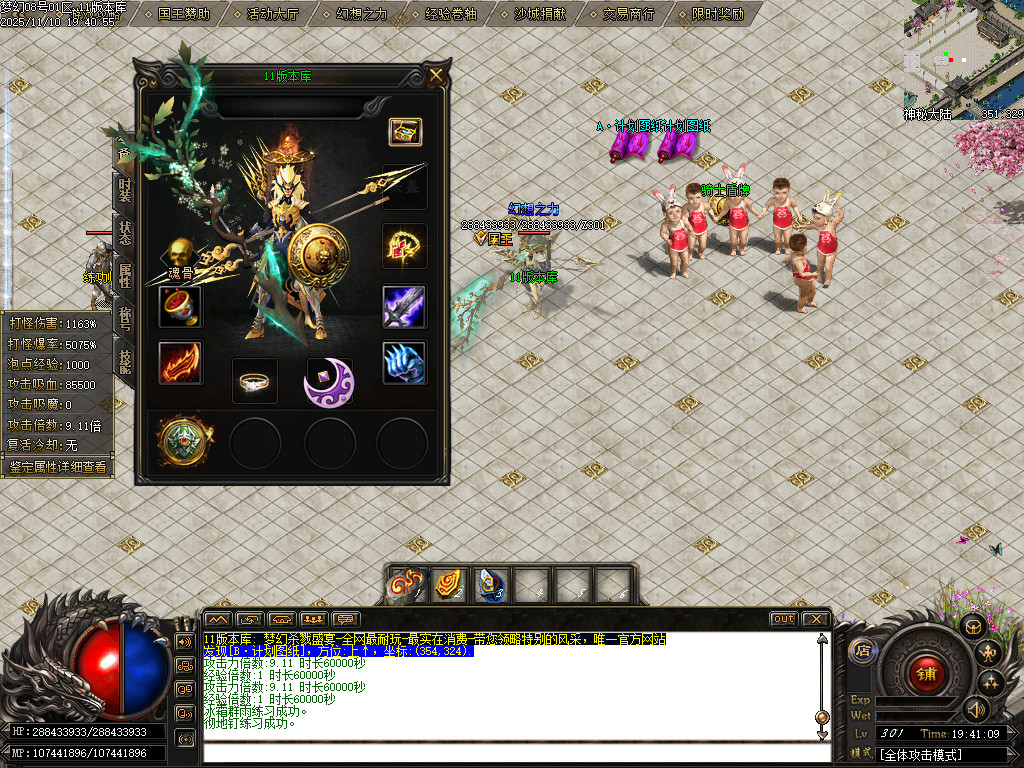
Task: Select the diamond ring equipment slot
Action: tap(255, 380)
